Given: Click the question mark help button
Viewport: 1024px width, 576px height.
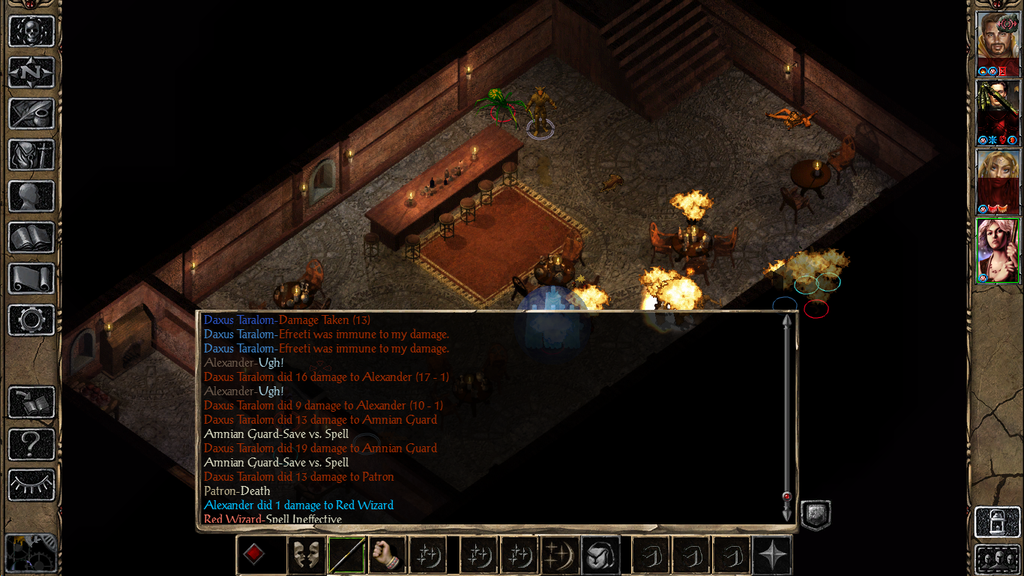Looking at the screenshot, I should 31,443.
